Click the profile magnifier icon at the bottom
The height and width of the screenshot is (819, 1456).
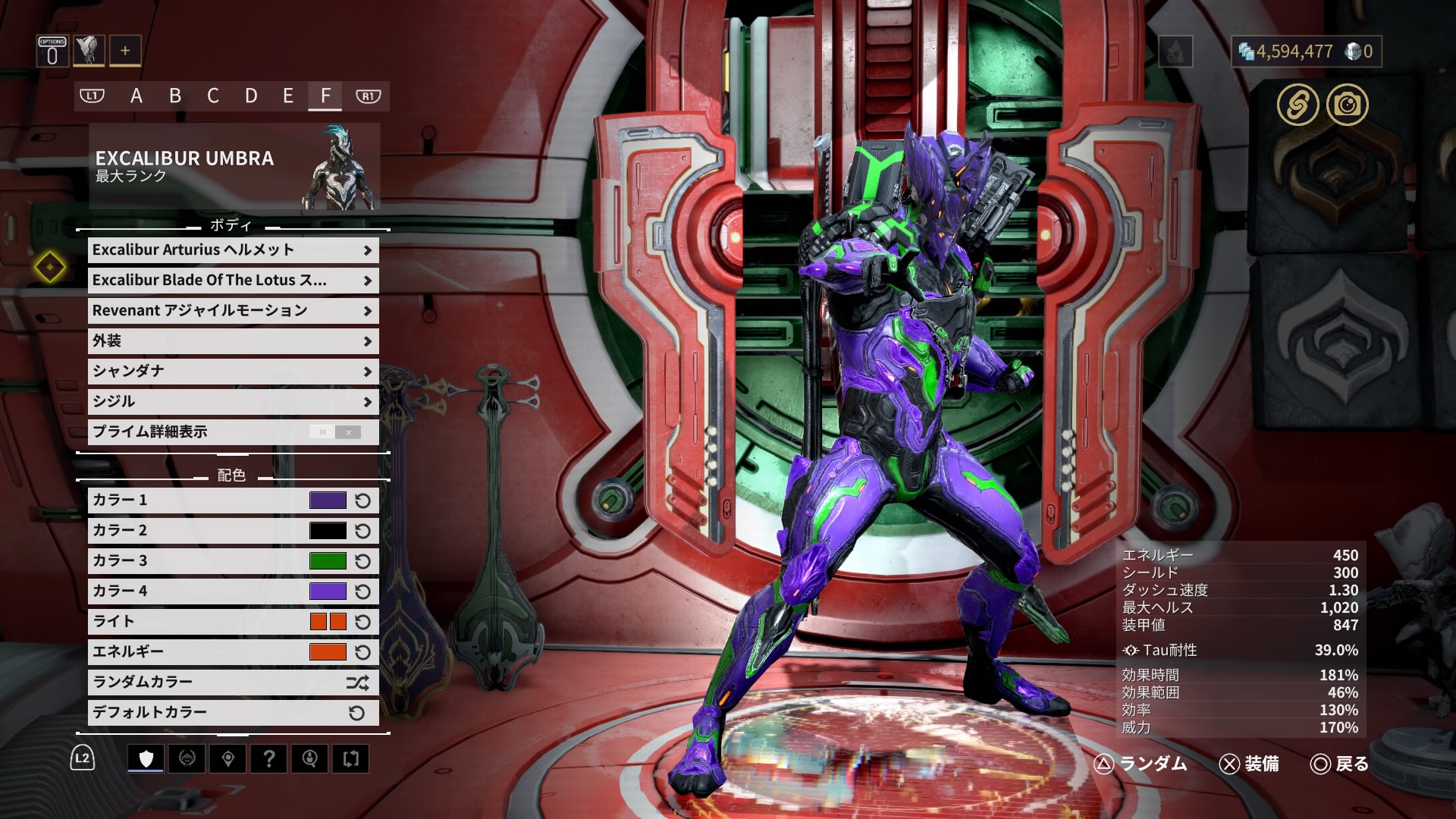click(310, 758)
